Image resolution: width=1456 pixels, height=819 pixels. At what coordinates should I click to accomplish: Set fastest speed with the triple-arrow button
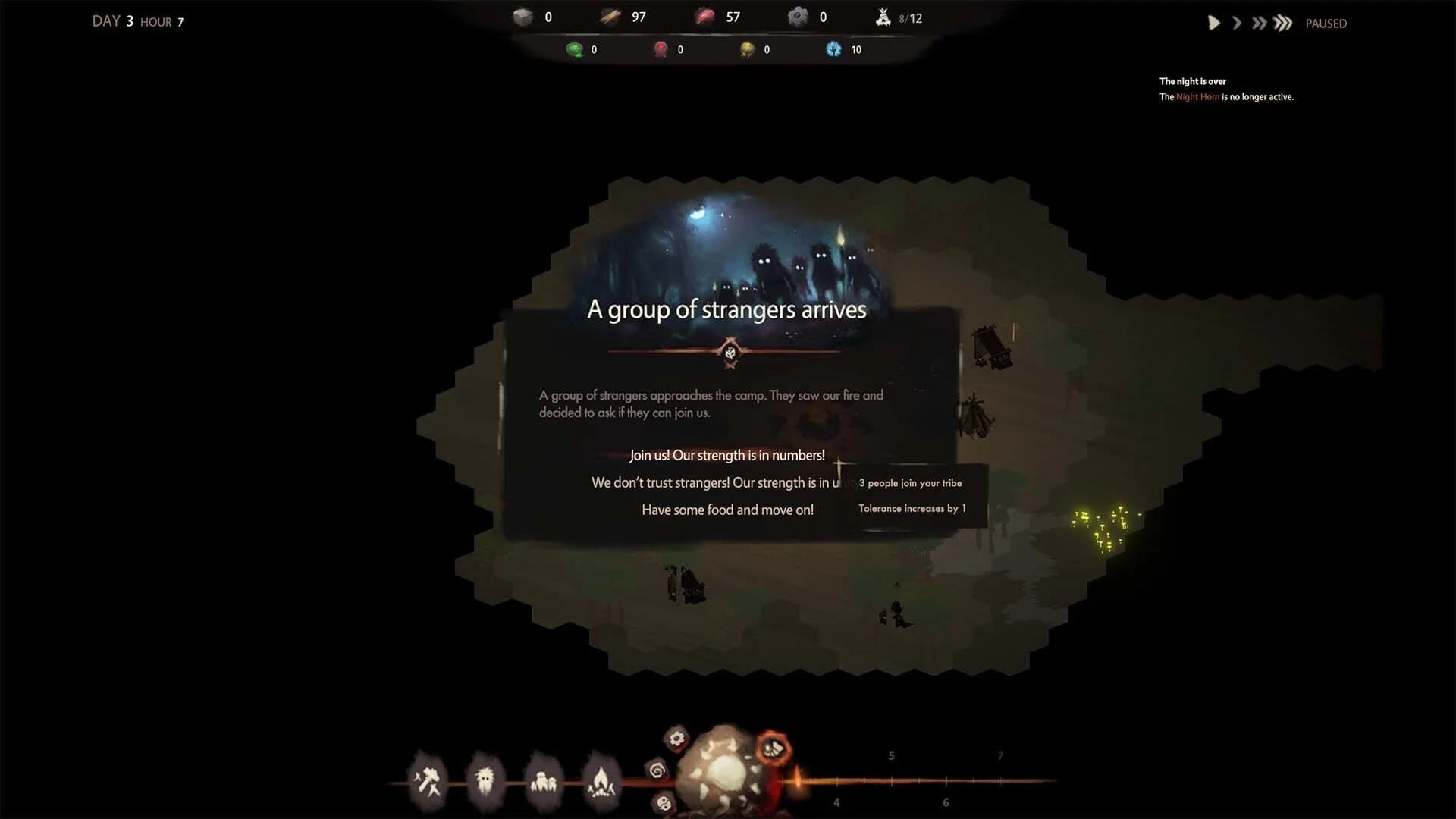pyautogui.click(x=1281, y=24)
